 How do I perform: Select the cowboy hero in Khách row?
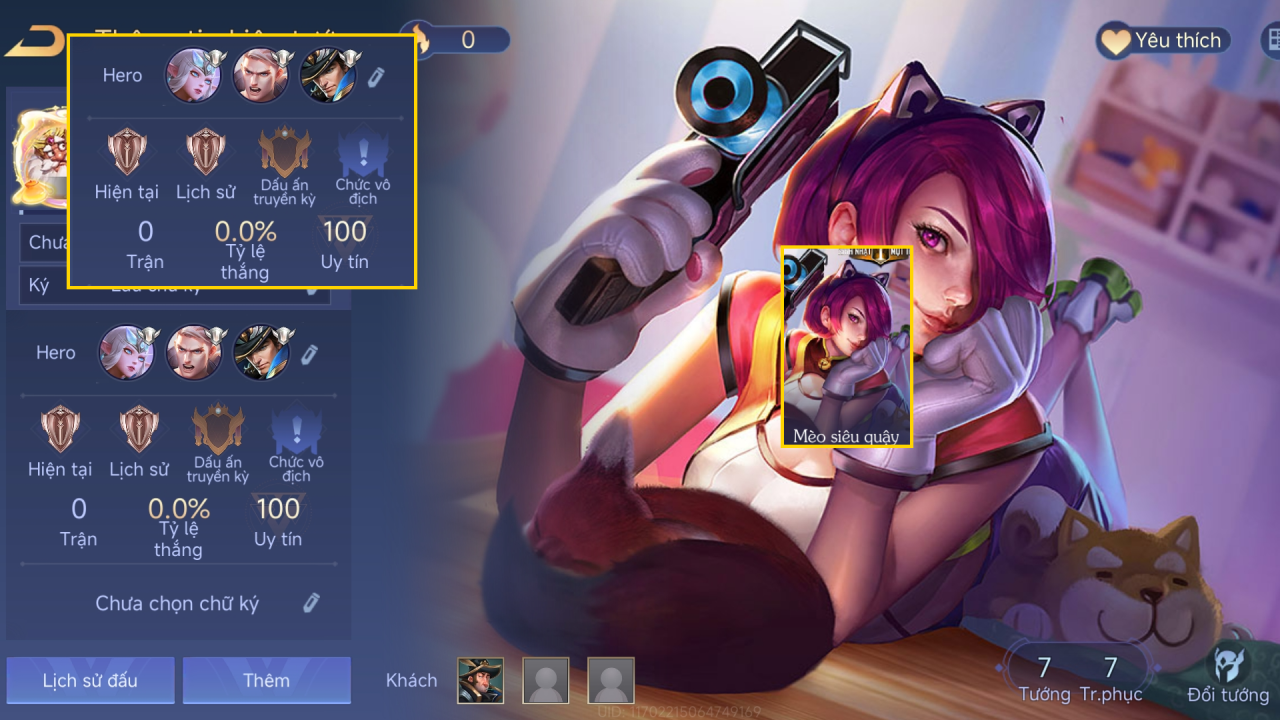click(x=481, y=681)
